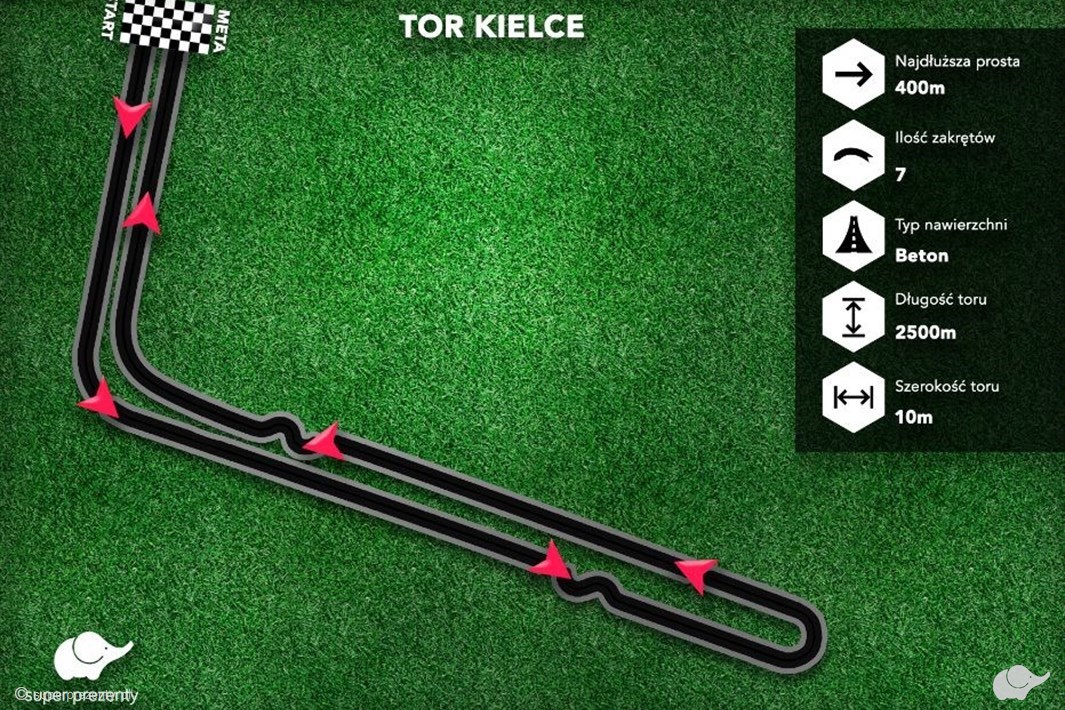The height and width of the screenshot is (710, 1065).
Task: Click the longest straight arrow hexagon icon
Action: point(852,74)
